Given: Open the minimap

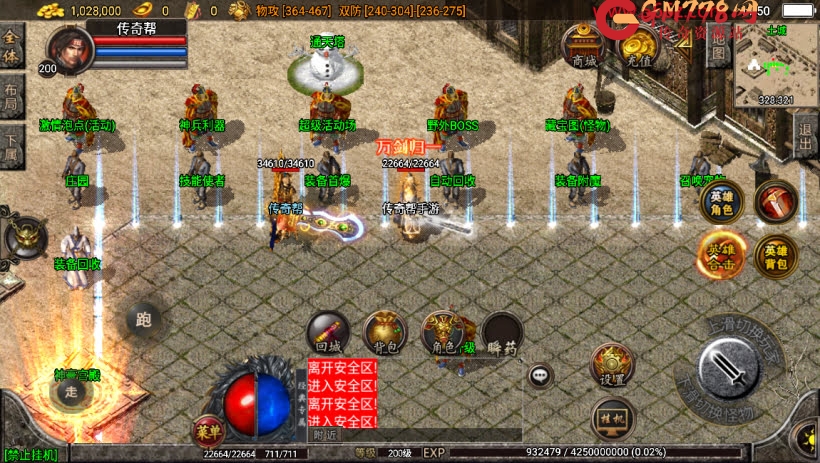Looking at the screenshot, I should click(x=775, y=66).
